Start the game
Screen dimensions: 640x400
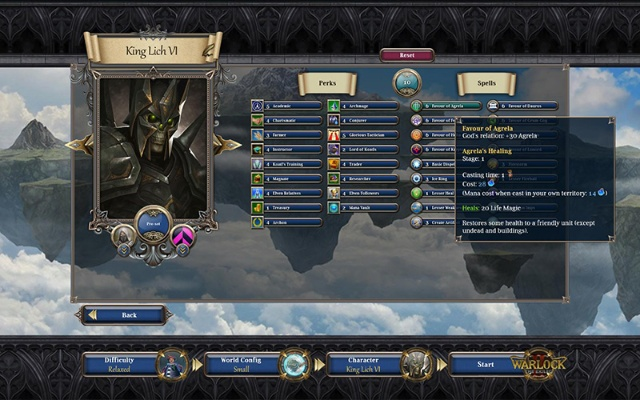pyautogui.click(x=485, y=364)
